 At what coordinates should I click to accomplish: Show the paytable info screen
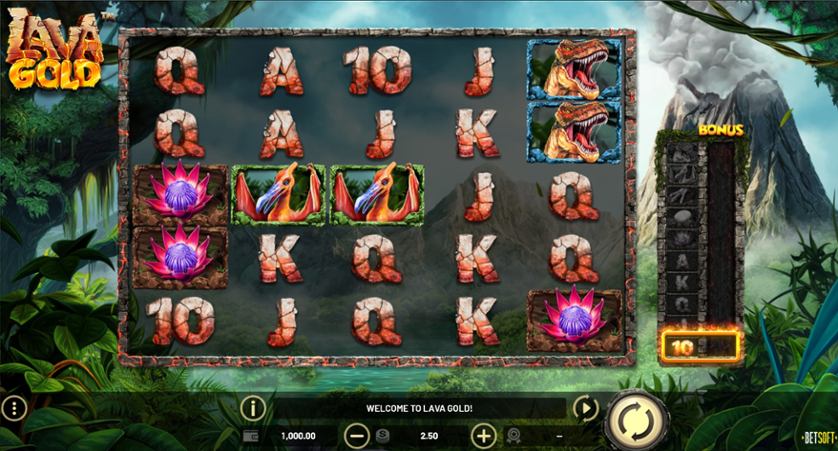point(254,408)
